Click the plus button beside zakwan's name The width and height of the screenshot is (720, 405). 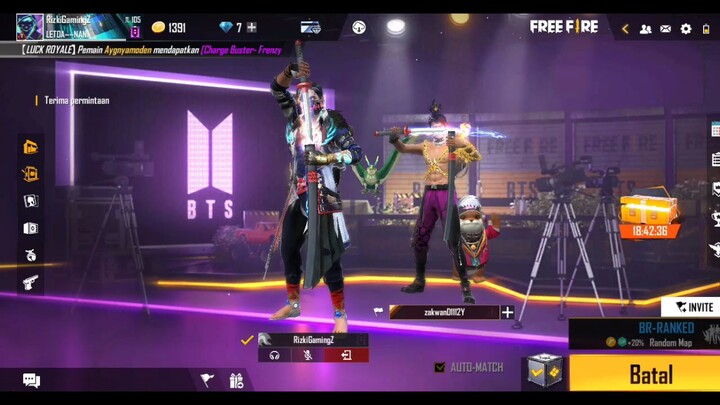pos(507,312)
